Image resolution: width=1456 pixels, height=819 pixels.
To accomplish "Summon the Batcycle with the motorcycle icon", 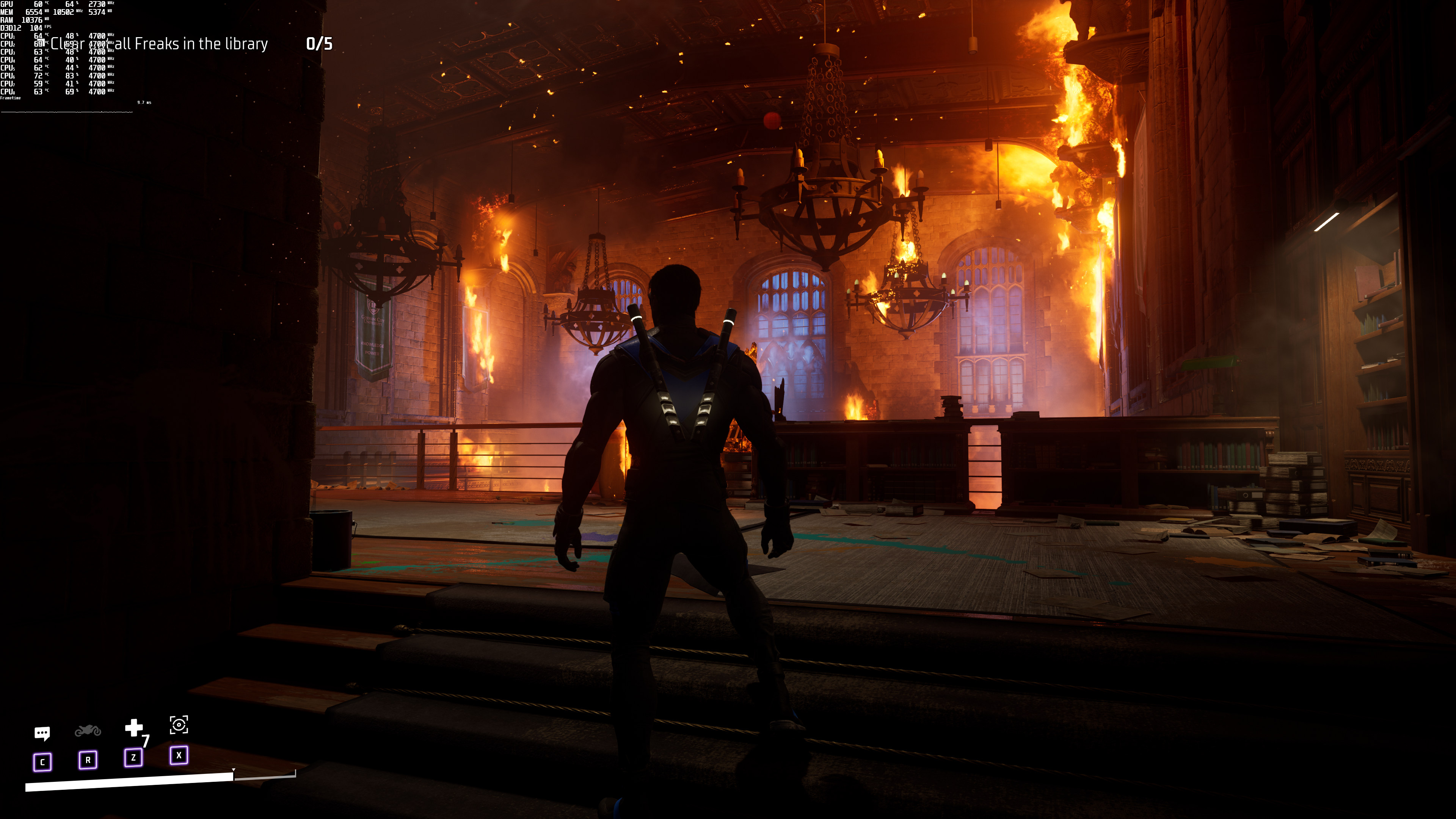I will pos(88,731).
